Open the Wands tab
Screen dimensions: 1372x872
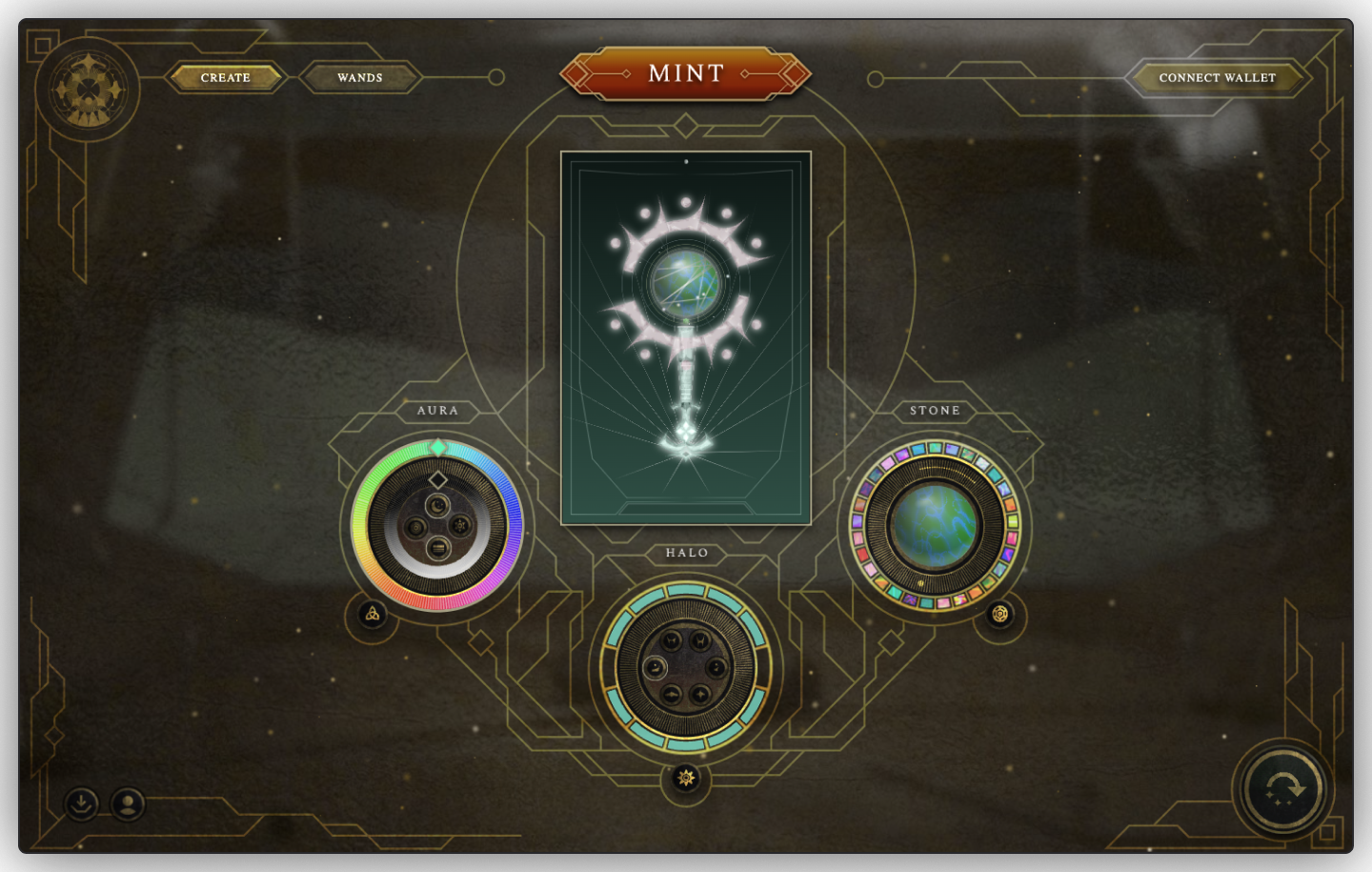pos(359,77)
